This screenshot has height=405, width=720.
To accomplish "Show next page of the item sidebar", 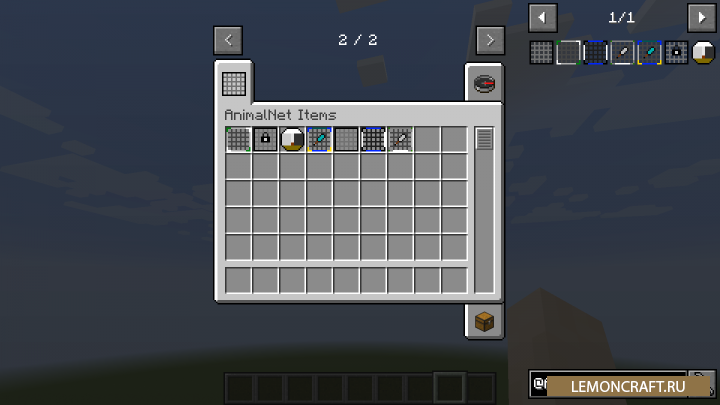I will coord(702,17).
